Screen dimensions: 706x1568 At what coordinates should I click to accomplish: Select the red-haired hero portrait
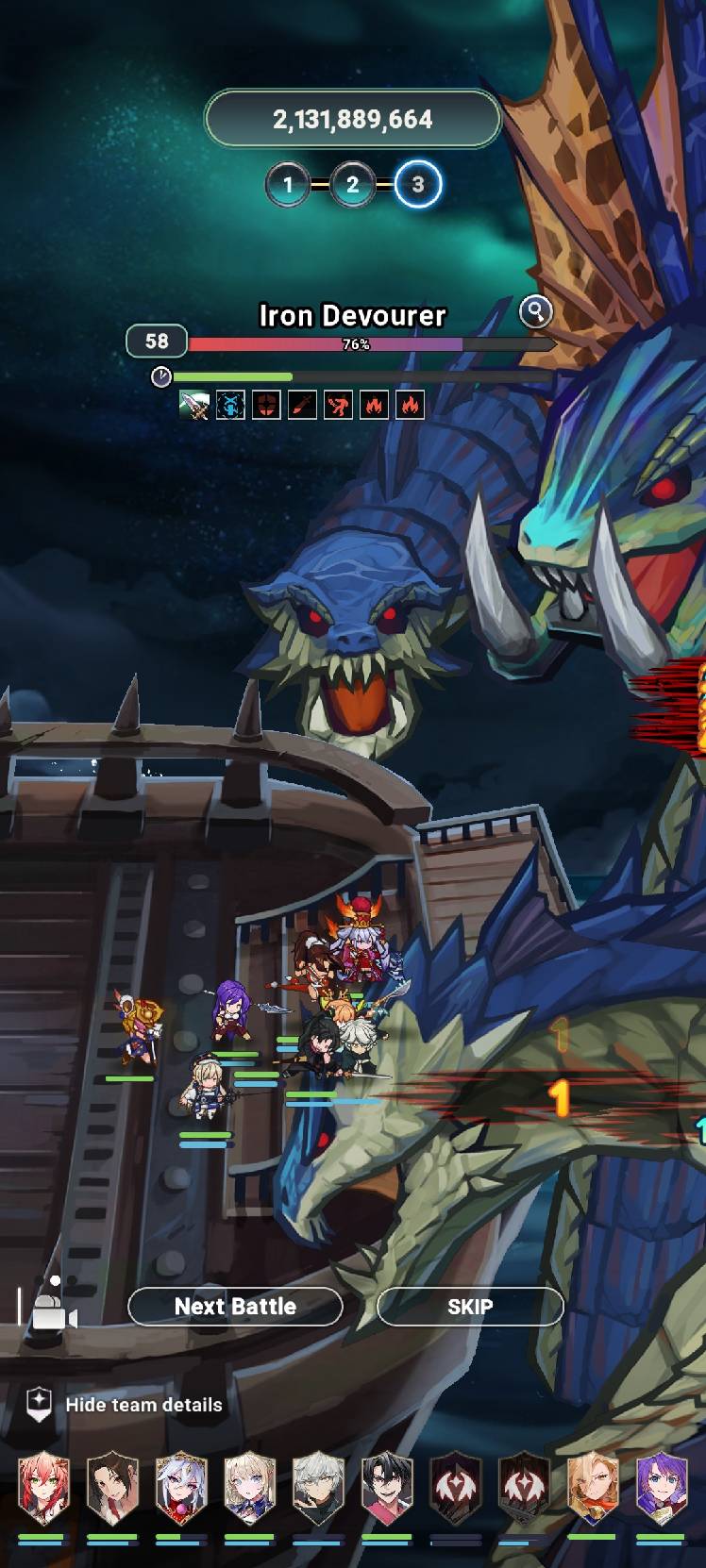pos(42,1491)
